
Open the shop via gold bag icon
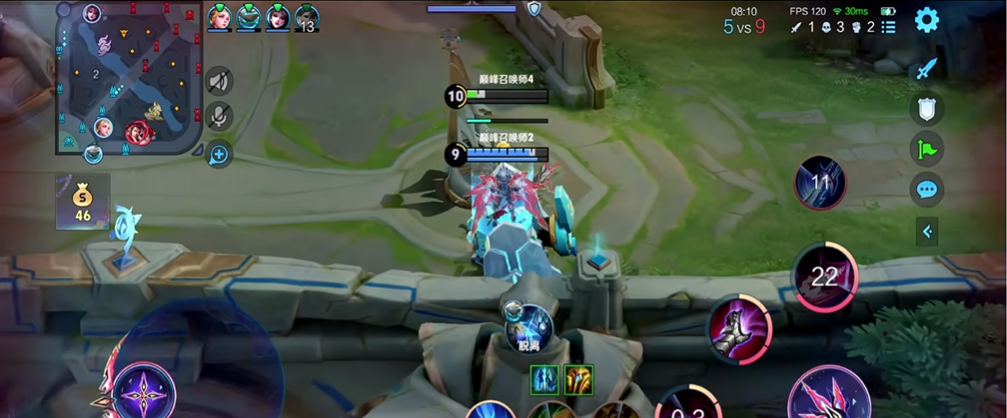[82, 201]
